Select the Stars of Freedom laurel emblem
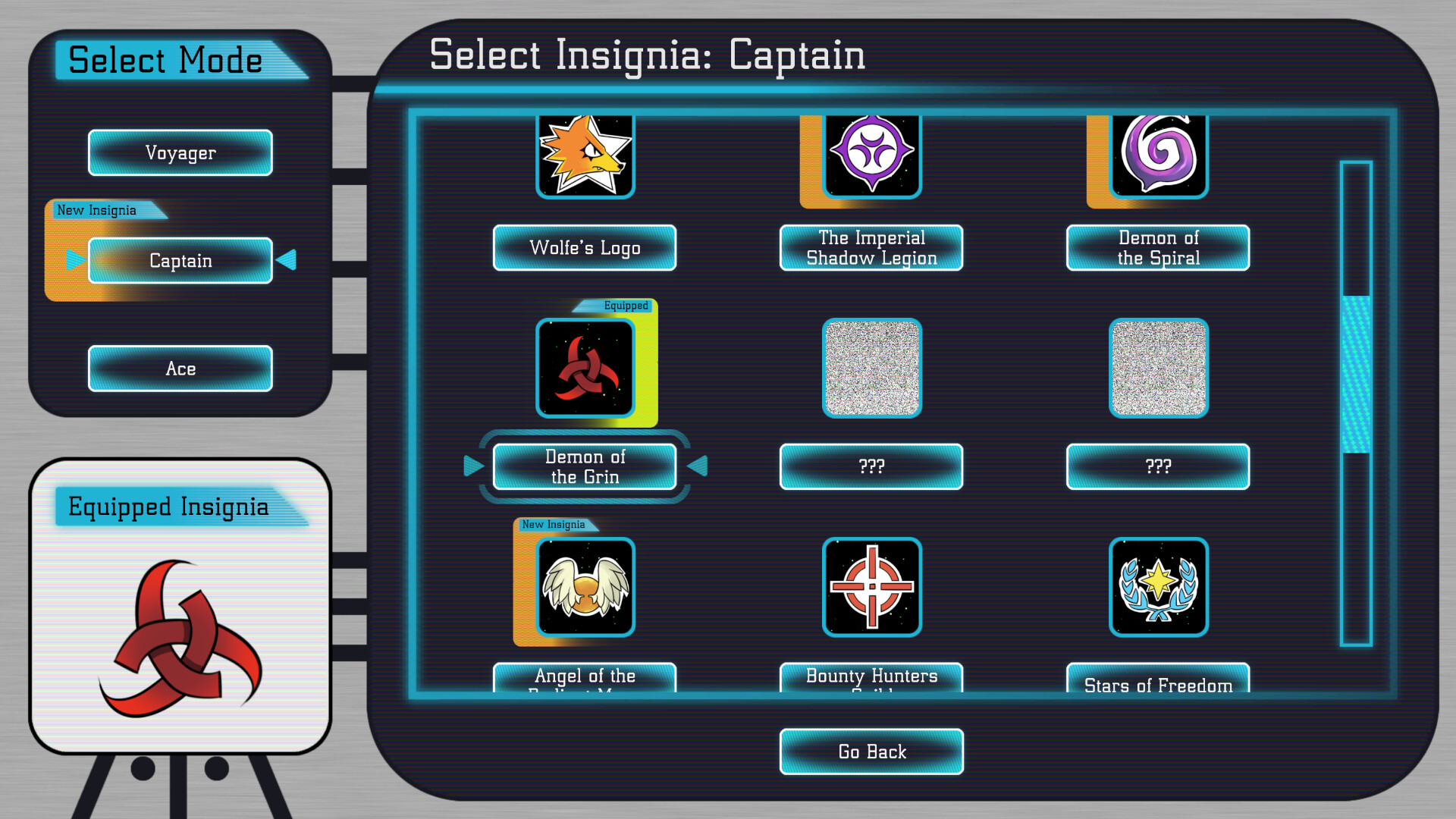 [1157, 588]
